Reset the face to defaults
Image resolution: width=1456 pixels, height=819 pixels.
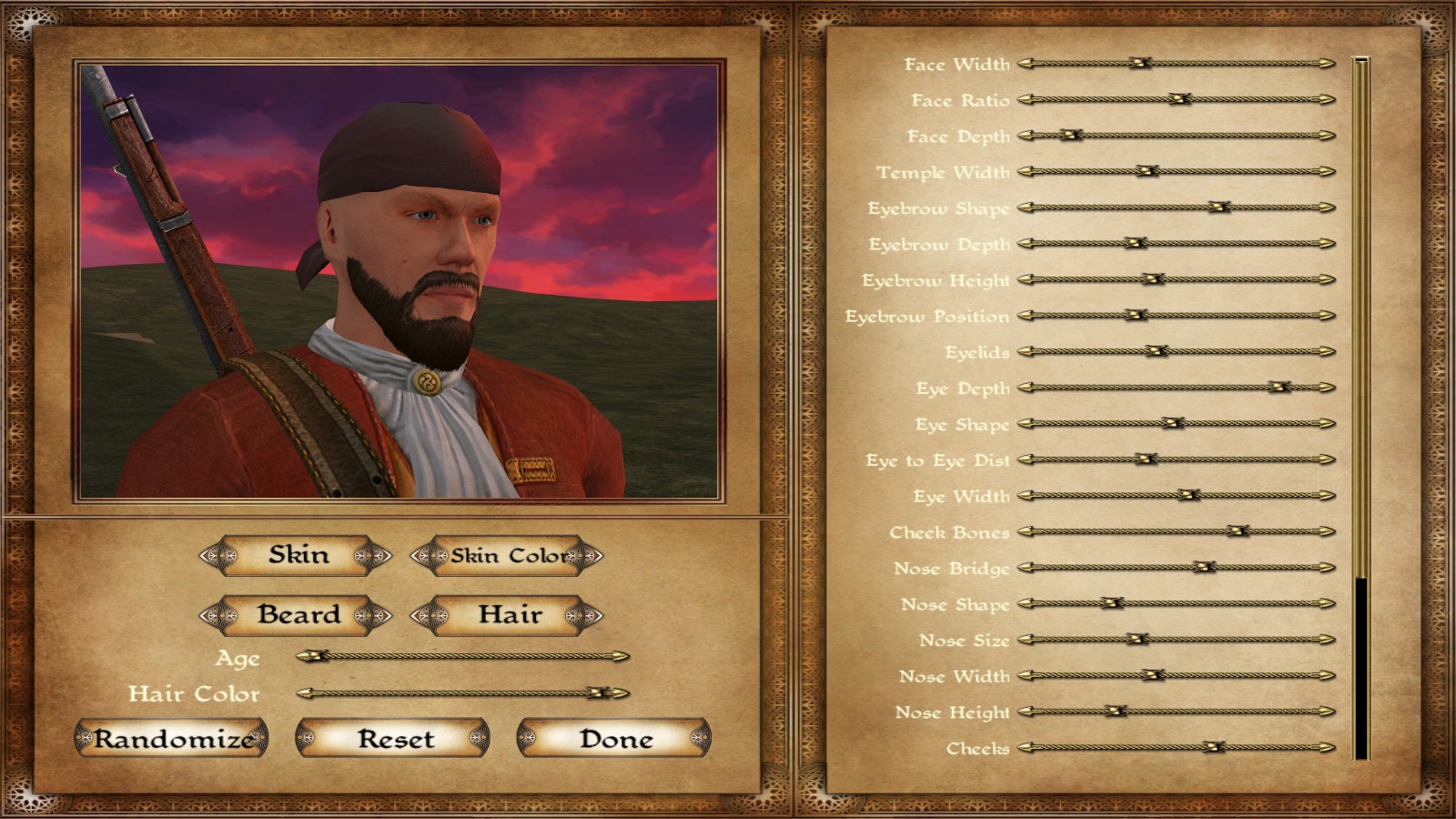393,738
